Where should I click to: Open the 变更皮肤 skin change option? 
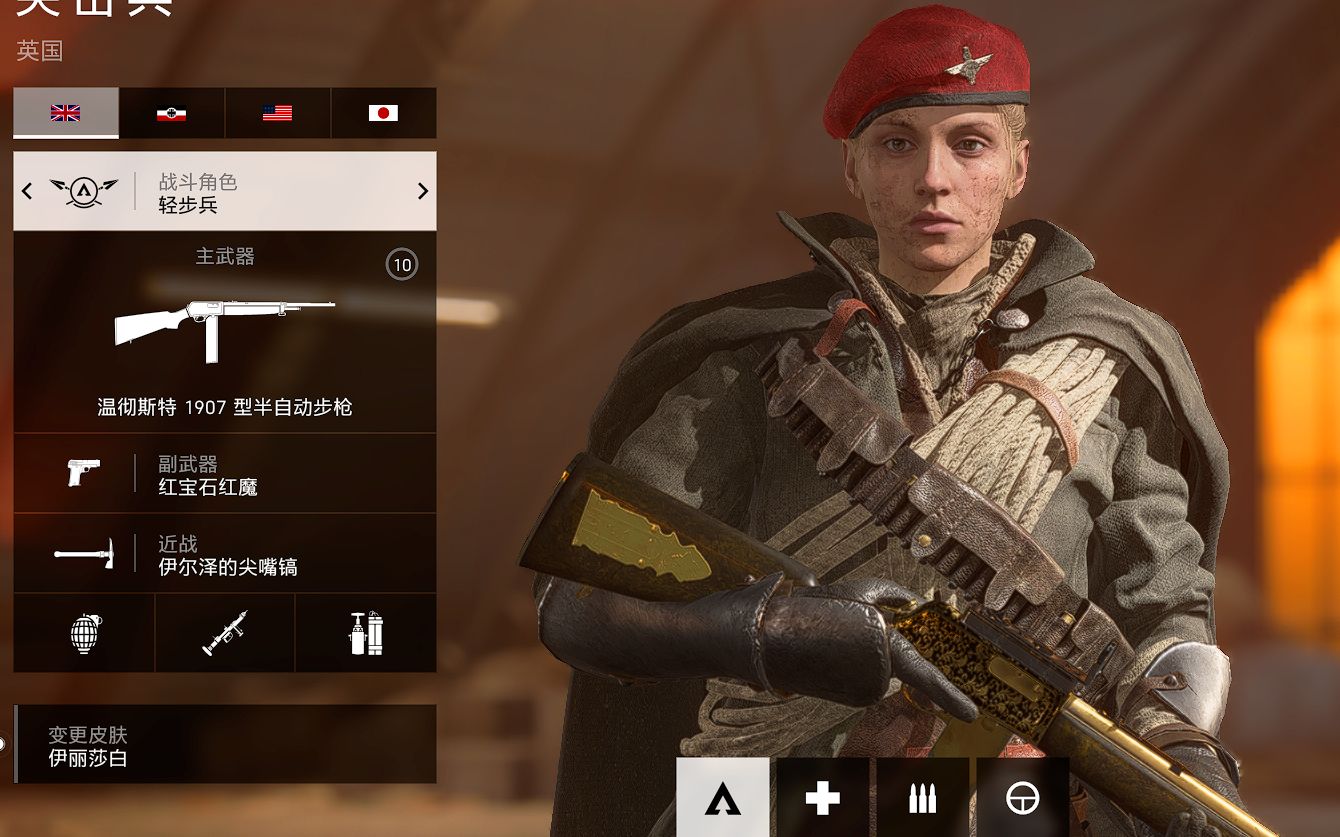point(224,745)
